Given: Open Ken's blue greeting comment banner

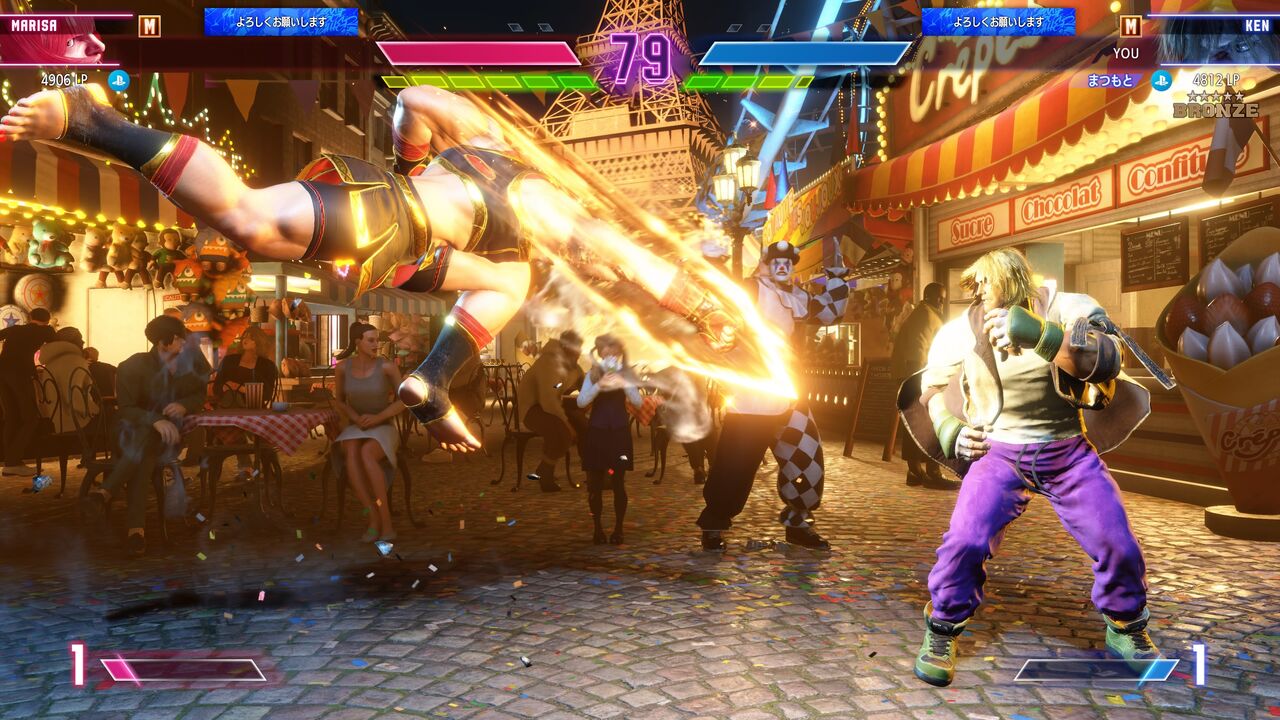Looking at the screenshot, I should (998, 22).
